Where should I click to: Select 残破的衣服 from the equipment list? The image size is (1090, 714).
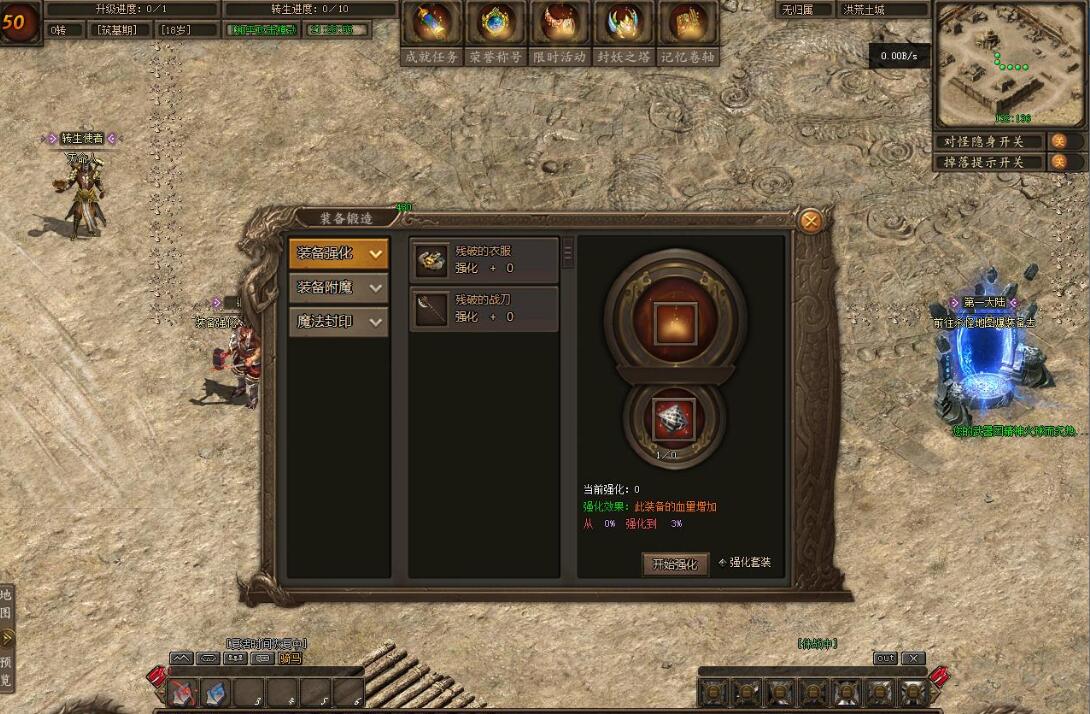point(484,260)
